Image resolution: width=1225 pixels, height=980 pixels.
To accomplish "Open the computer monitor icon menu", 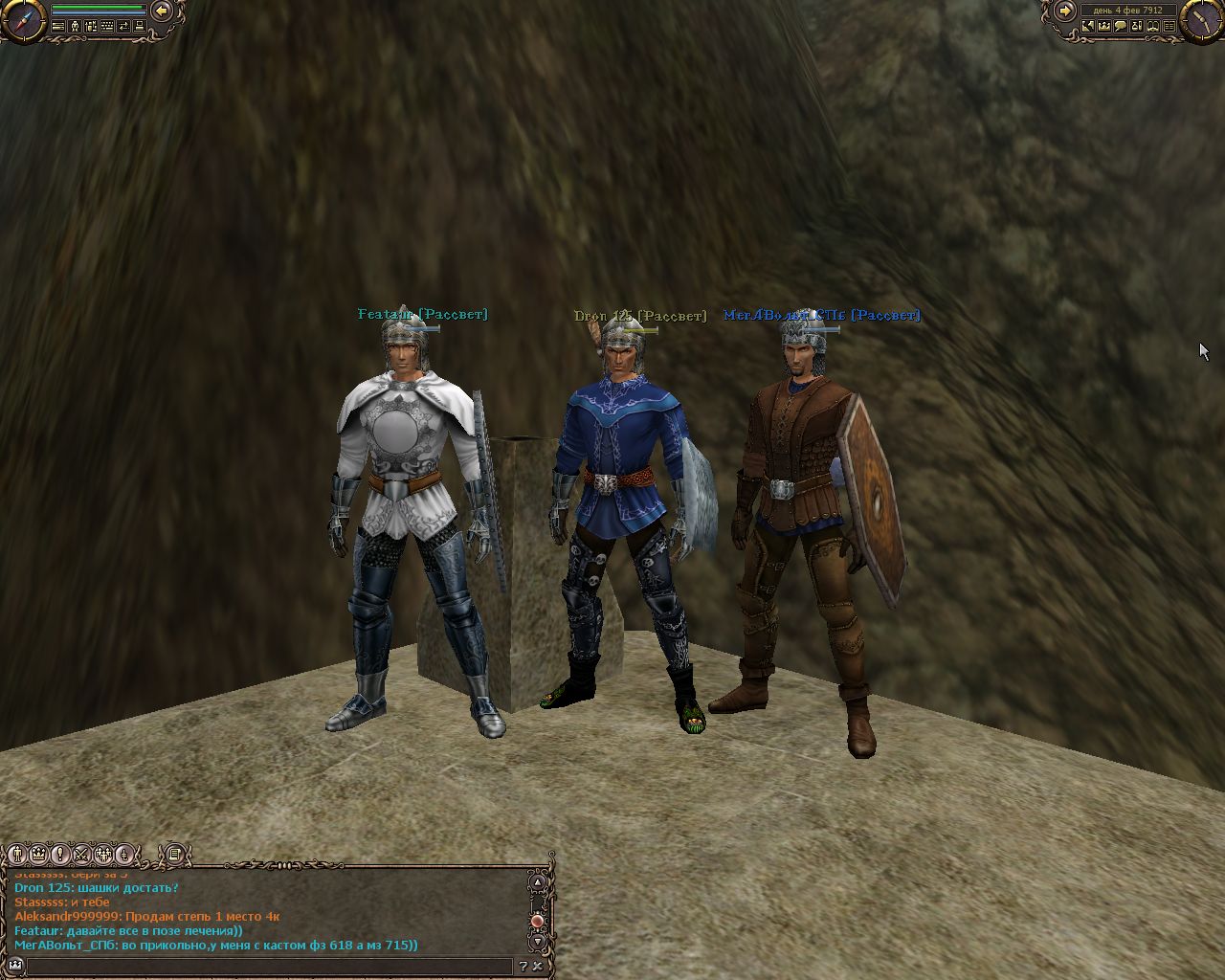I will (140, 27).
